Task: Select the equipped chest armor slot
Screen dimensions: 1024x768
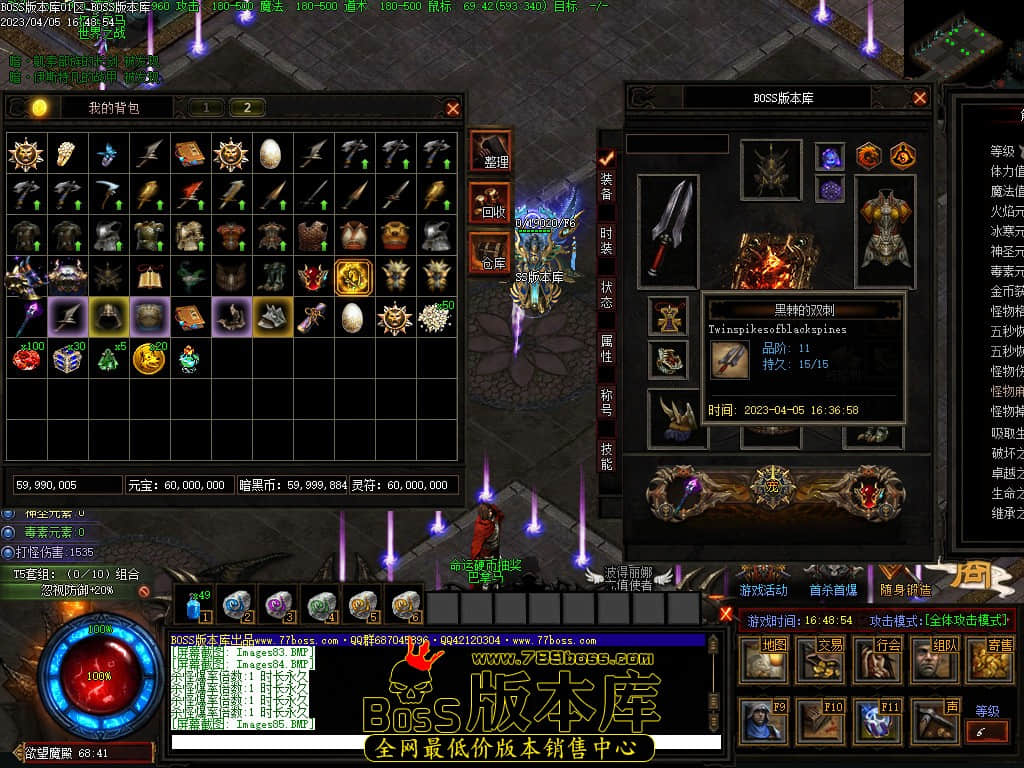Action: [885, 230]
